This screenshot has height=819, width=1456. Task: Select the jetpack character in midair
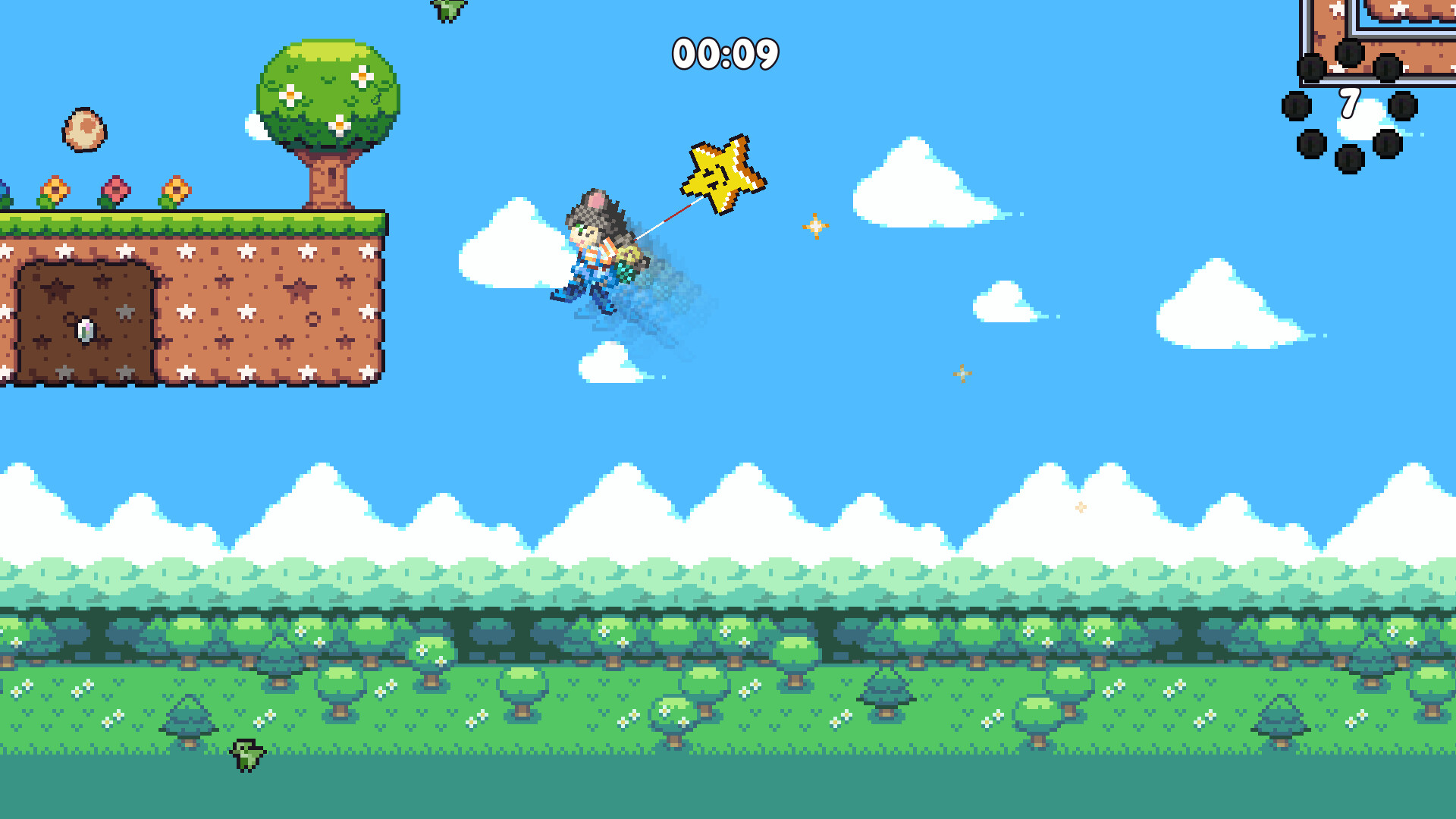(599, 250)
